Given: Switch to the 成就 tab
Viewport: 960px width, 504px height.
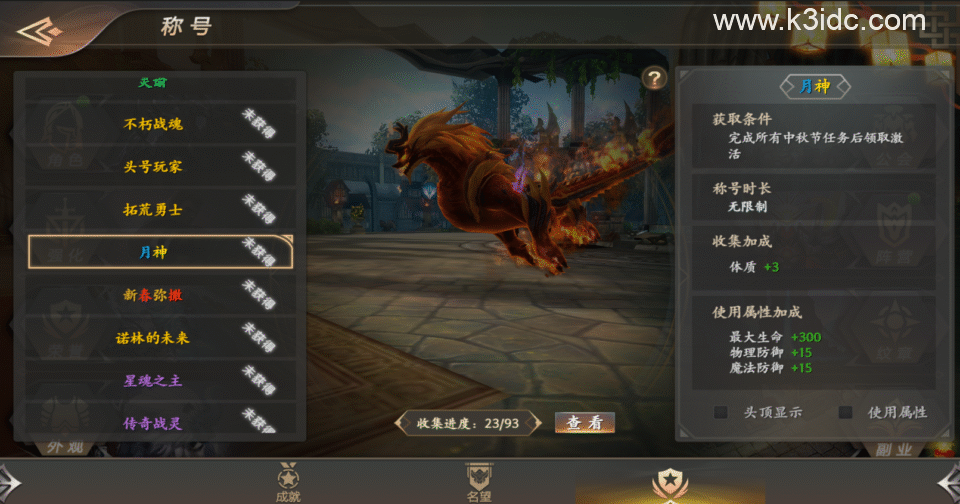Looking at the screenshot, I should tap(288, 482).
